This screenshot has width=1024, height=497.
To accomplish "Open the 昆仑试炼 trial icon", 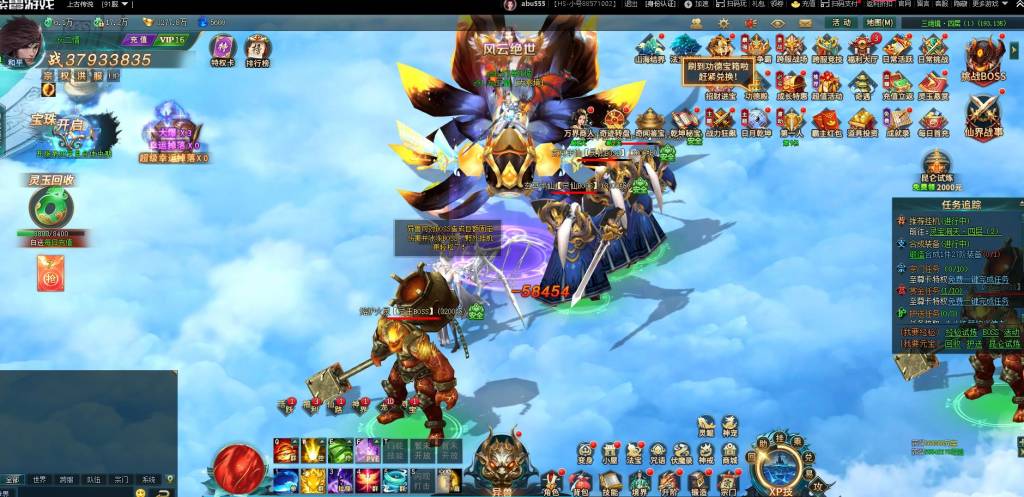I will coord(937,168).
